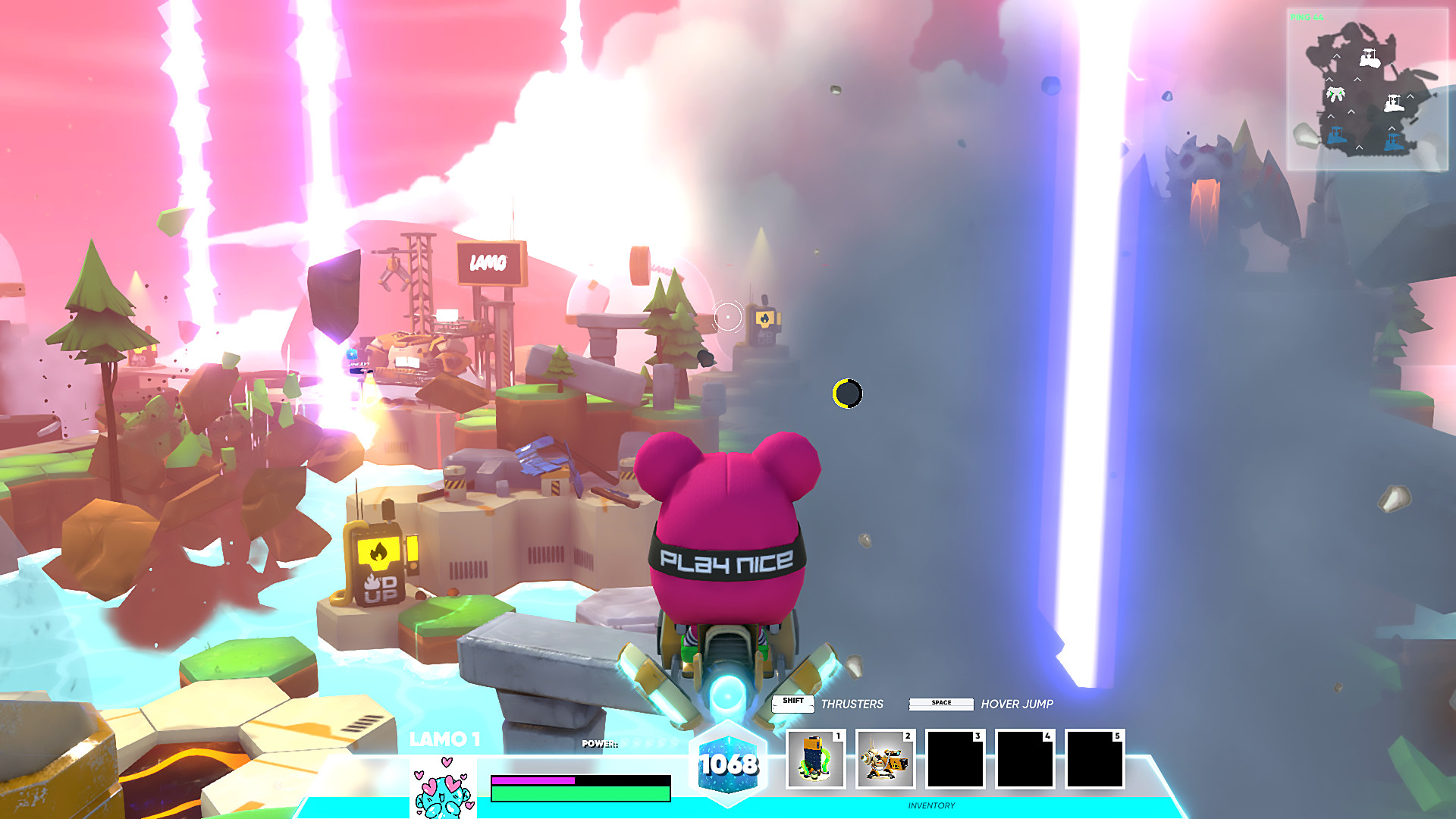Click the white paw icon on the minimap
This screenshot has width=1456, height=819.
(1335, 94)
